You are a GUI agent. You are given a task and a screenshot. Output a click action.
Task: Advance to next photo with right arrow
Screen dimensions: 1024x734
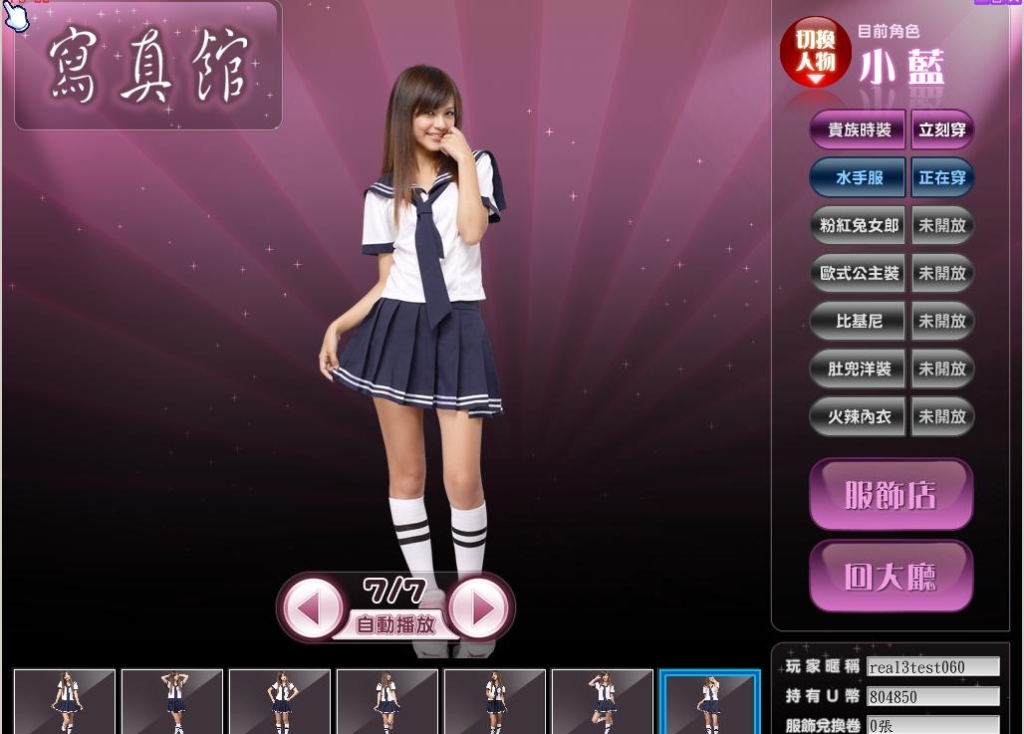point(481,607)
